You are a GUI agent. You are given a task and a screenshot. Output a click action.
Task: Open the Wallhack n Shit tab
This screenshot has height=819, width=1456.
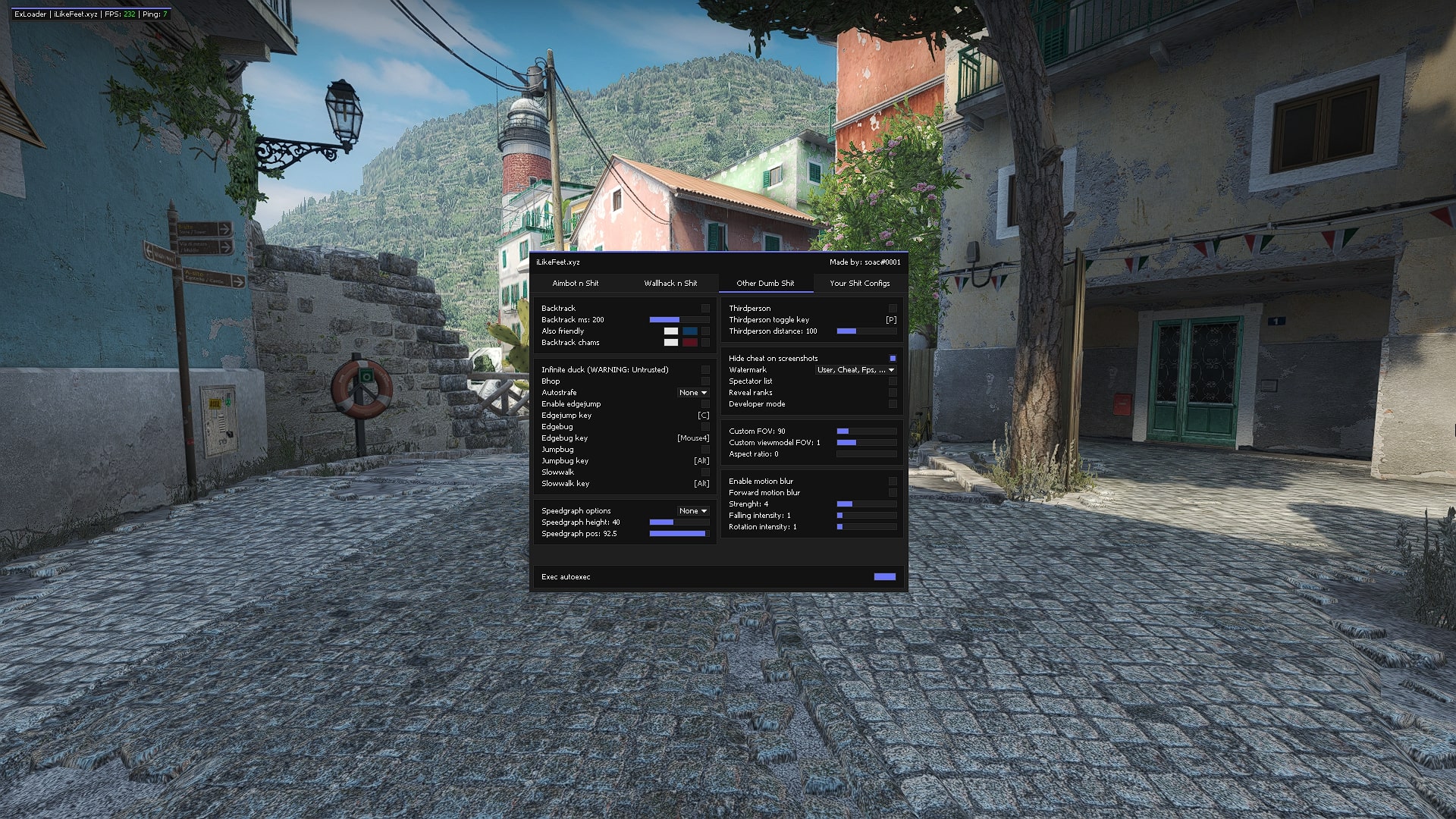click(671, 283)
